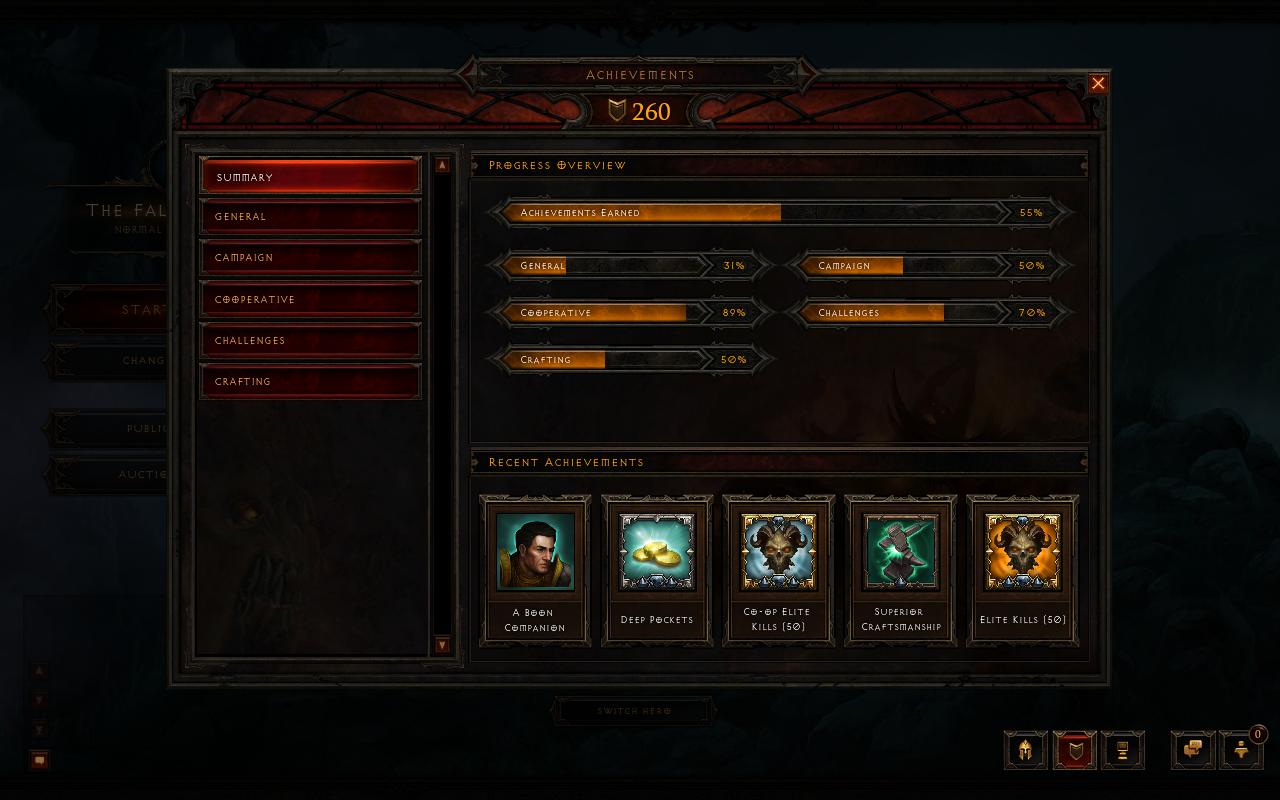Open the Crafting achievements category

click(310, 381)
